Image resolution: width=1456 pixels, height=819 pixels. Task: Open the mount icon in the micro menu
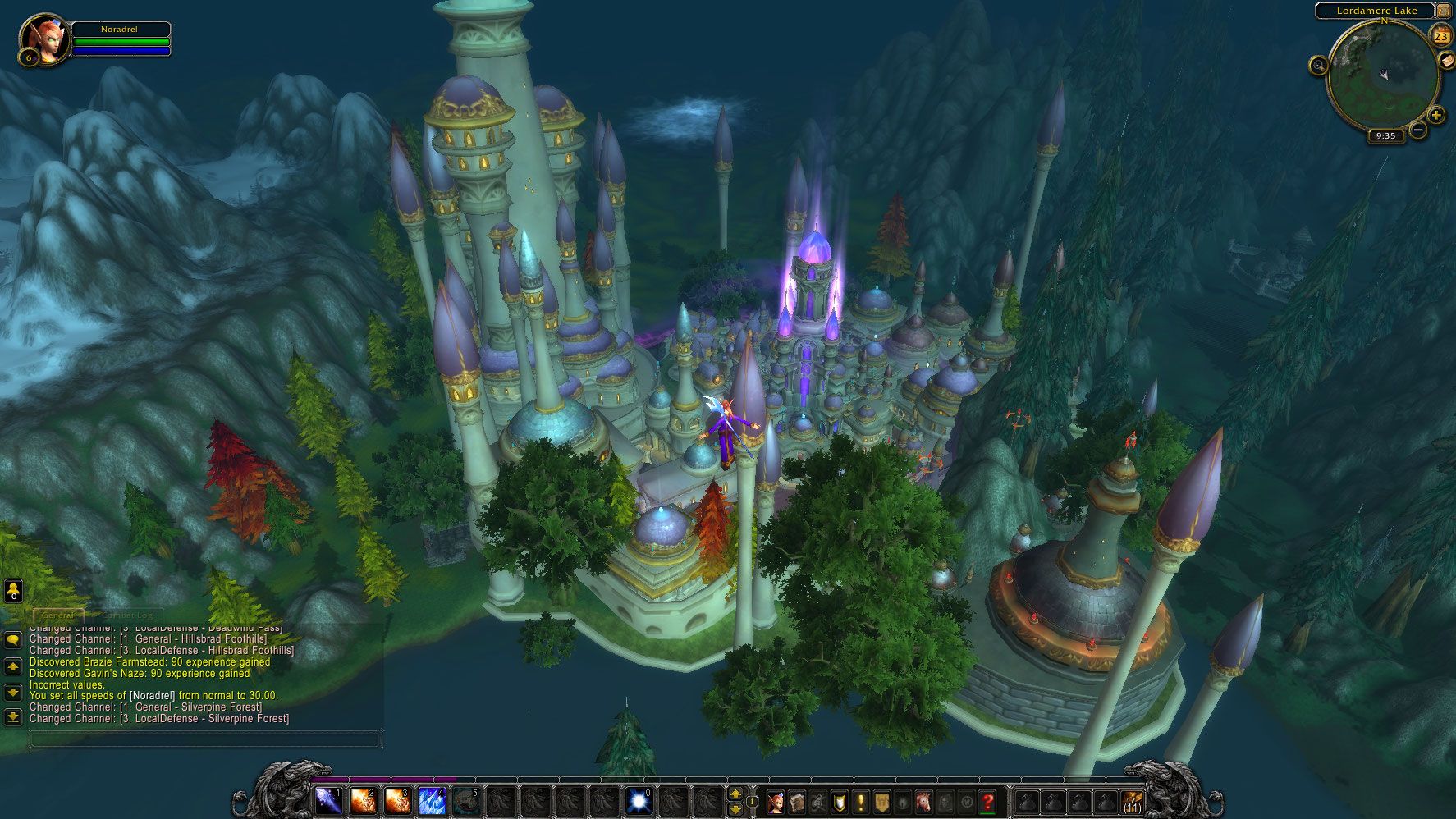[x=923, y=800]
